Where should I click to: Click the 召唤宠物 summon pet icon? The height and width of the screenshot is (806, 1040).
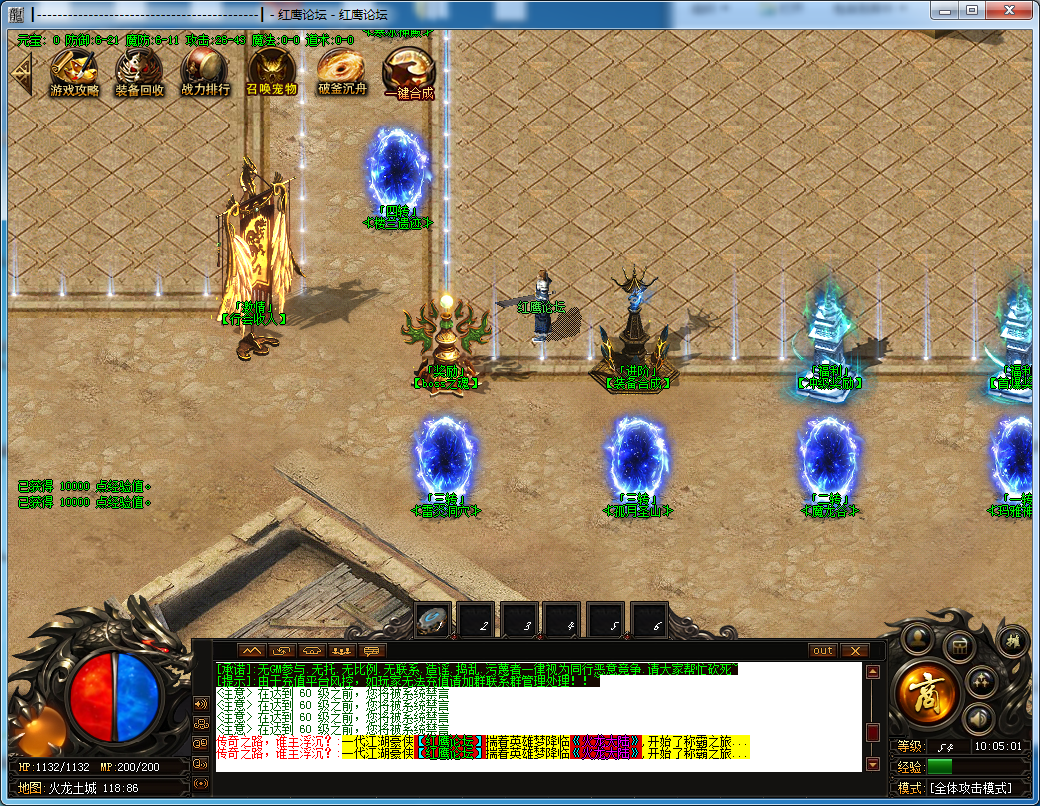point(271,71)
